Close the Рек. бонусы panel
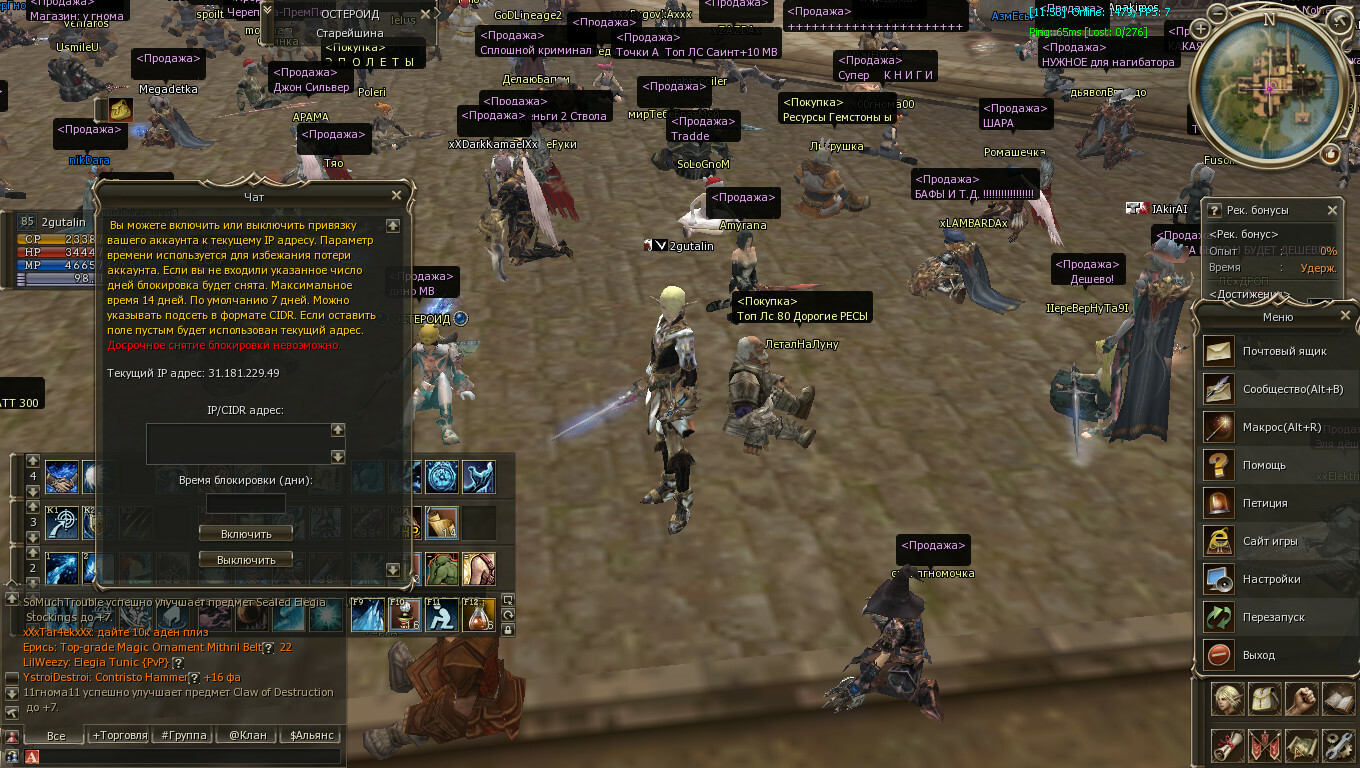Viewport: 1360px width, 768px height. pos(1332,210)
